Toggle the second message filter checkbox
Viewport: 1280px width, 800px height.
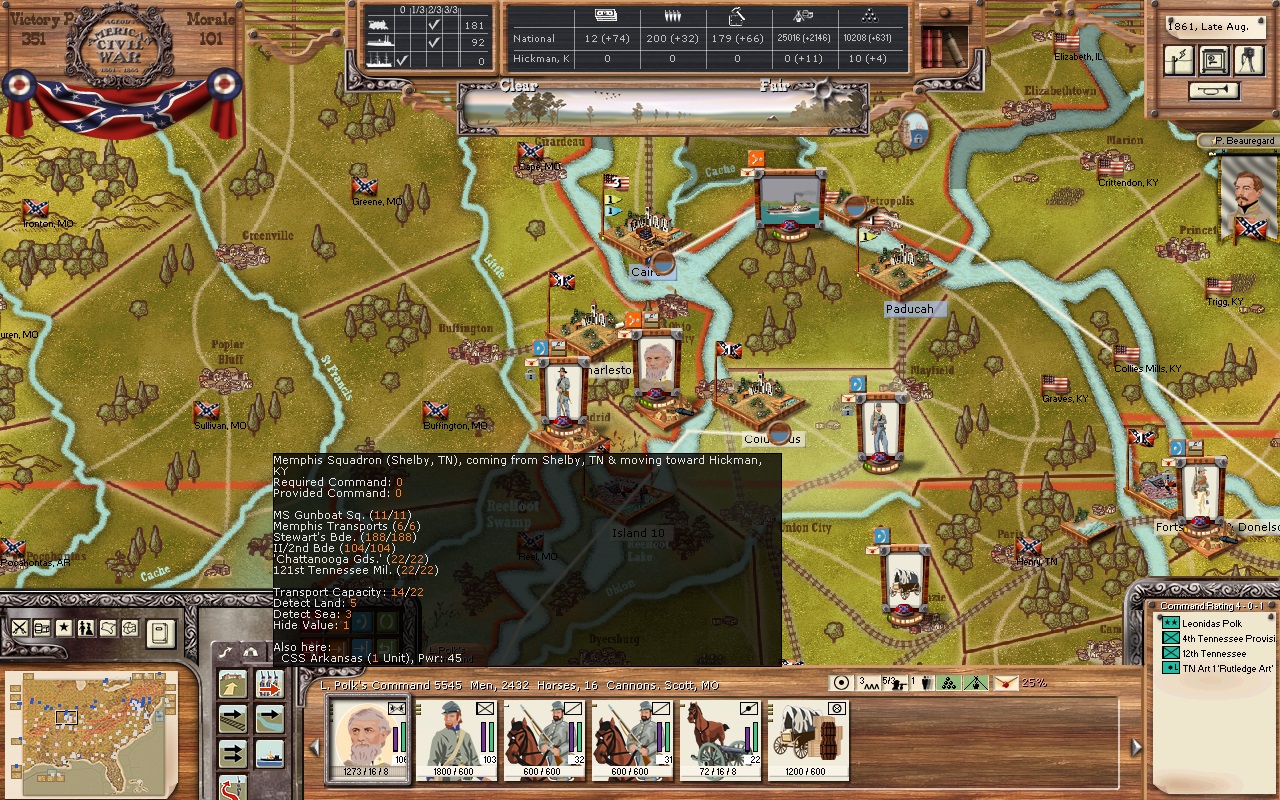tap(432, 41)
